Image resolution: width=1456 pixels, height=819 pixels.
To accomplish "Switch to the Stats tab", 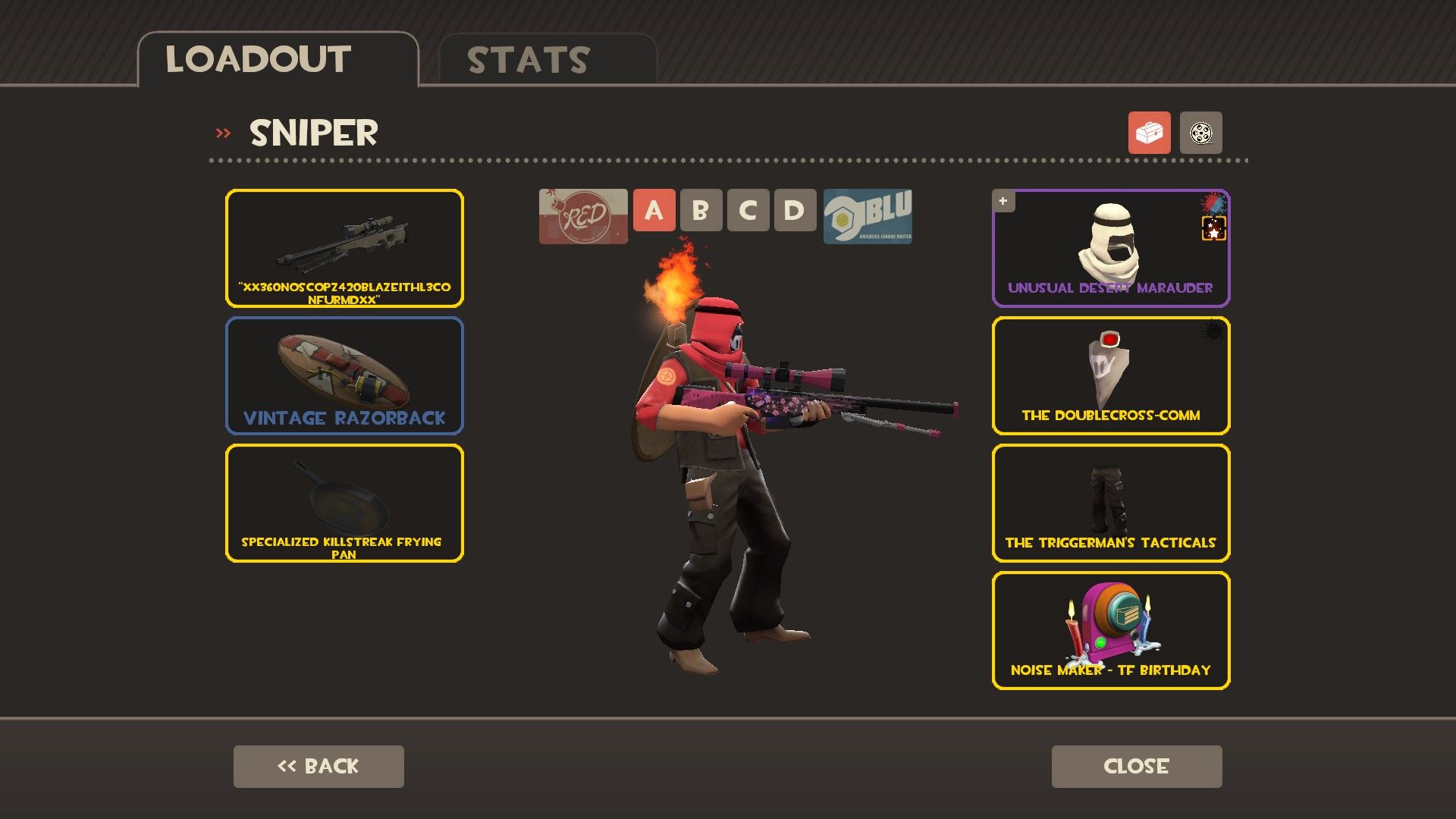I will (547, 60).
